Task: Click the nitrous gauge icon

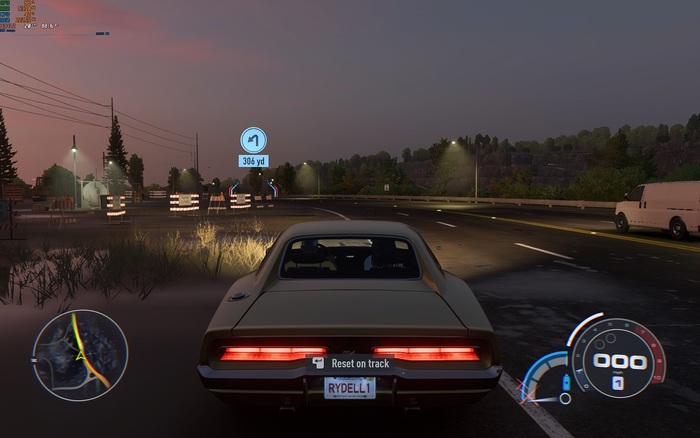Action: pyautogui.click(x=568, y=383)
